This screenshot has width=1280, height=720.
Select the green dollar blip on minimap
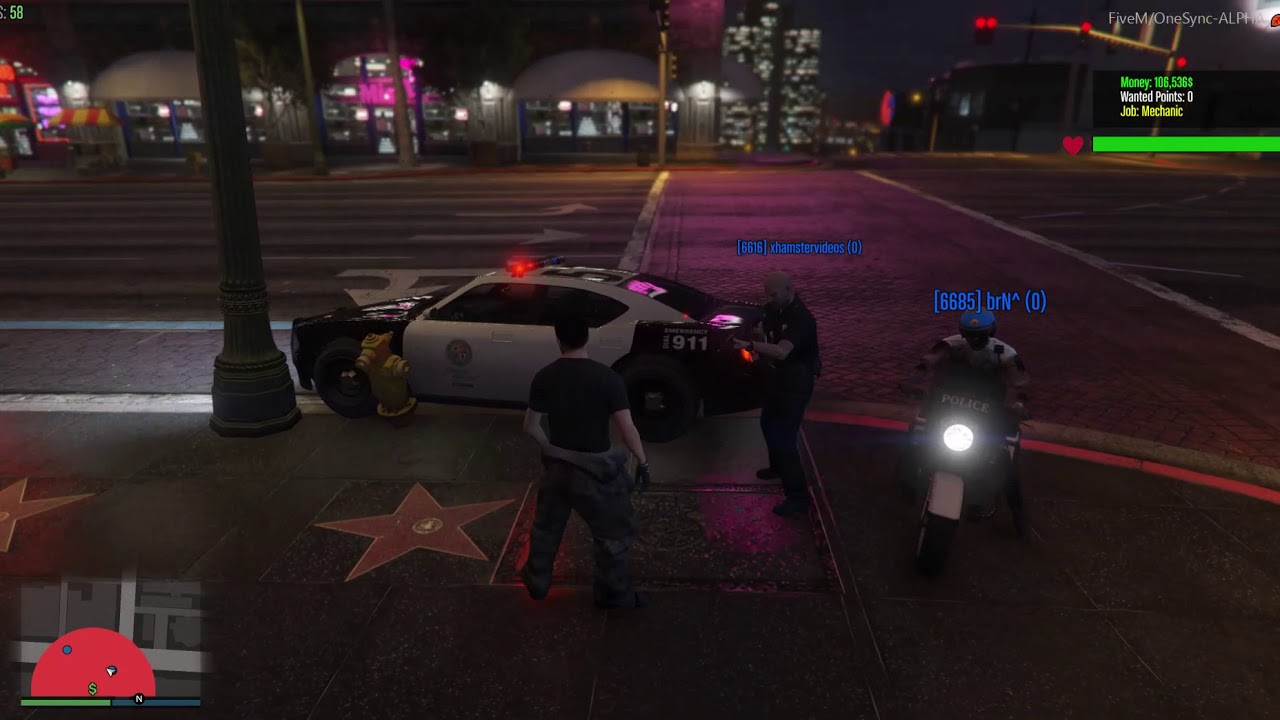(x=93, y=689)
